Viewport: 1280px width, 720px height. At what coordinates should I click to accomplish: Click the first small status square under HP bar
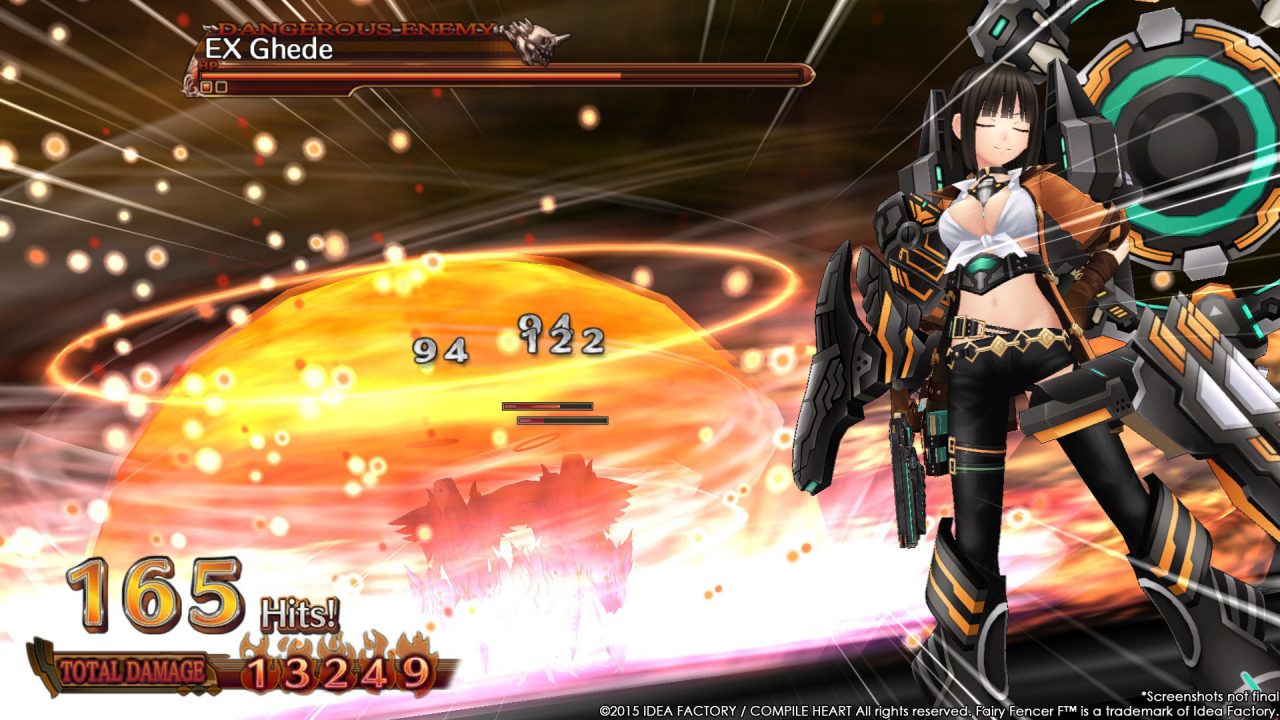click(205, 86)
